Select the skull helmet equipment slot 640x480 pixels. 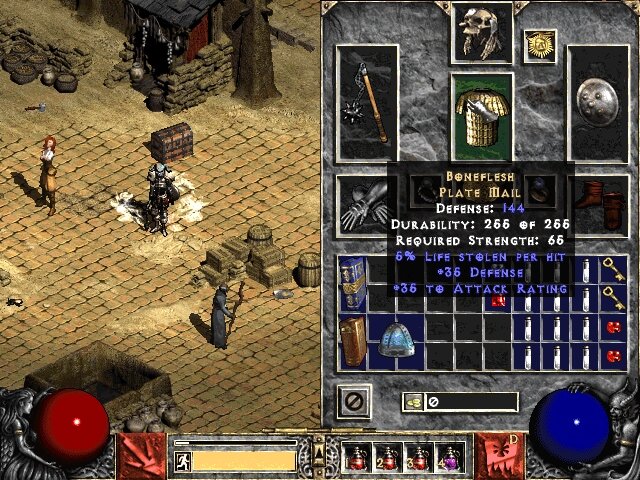481,32
